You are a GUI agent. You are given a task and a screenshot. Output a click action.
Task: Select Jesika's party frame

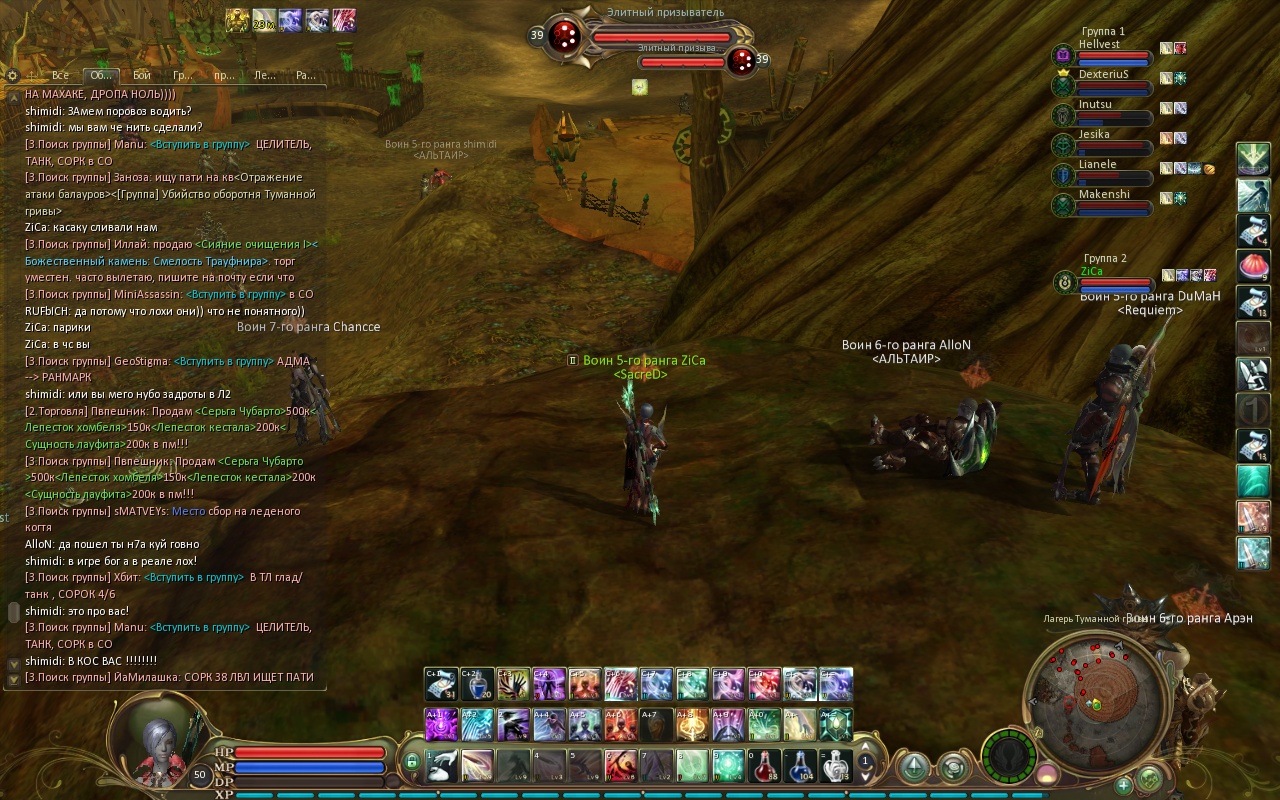pyautogui.click(x=1094, y=135)
